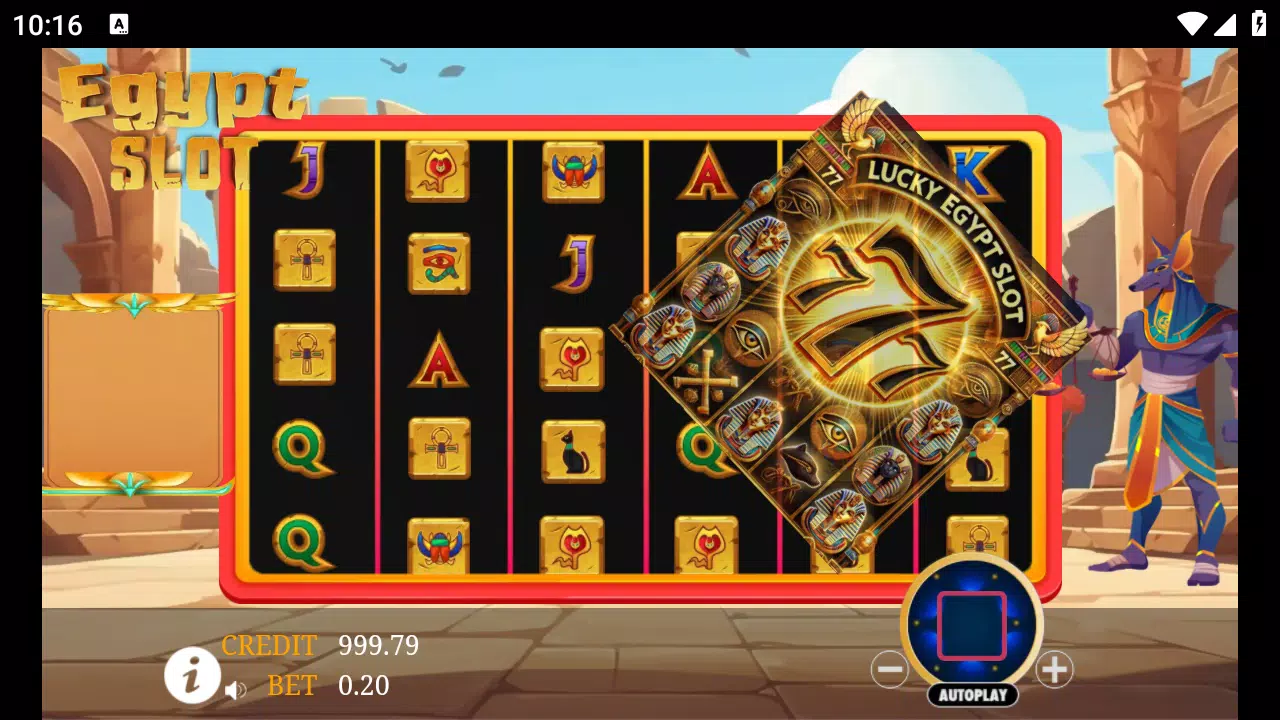1280x720 pixels.
Task: Increase the bet with the plus button
Action: coord(1053,669)
